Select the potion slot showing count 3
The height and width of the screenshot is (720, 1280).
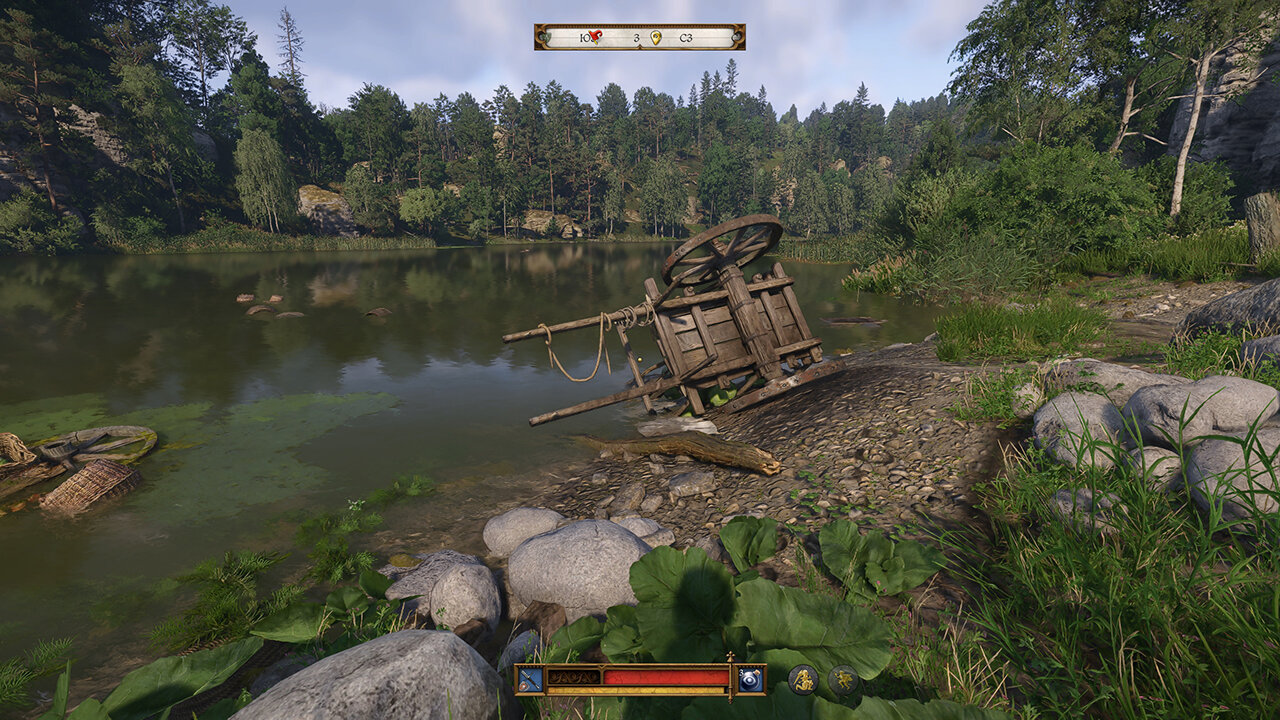coord(750,679)
